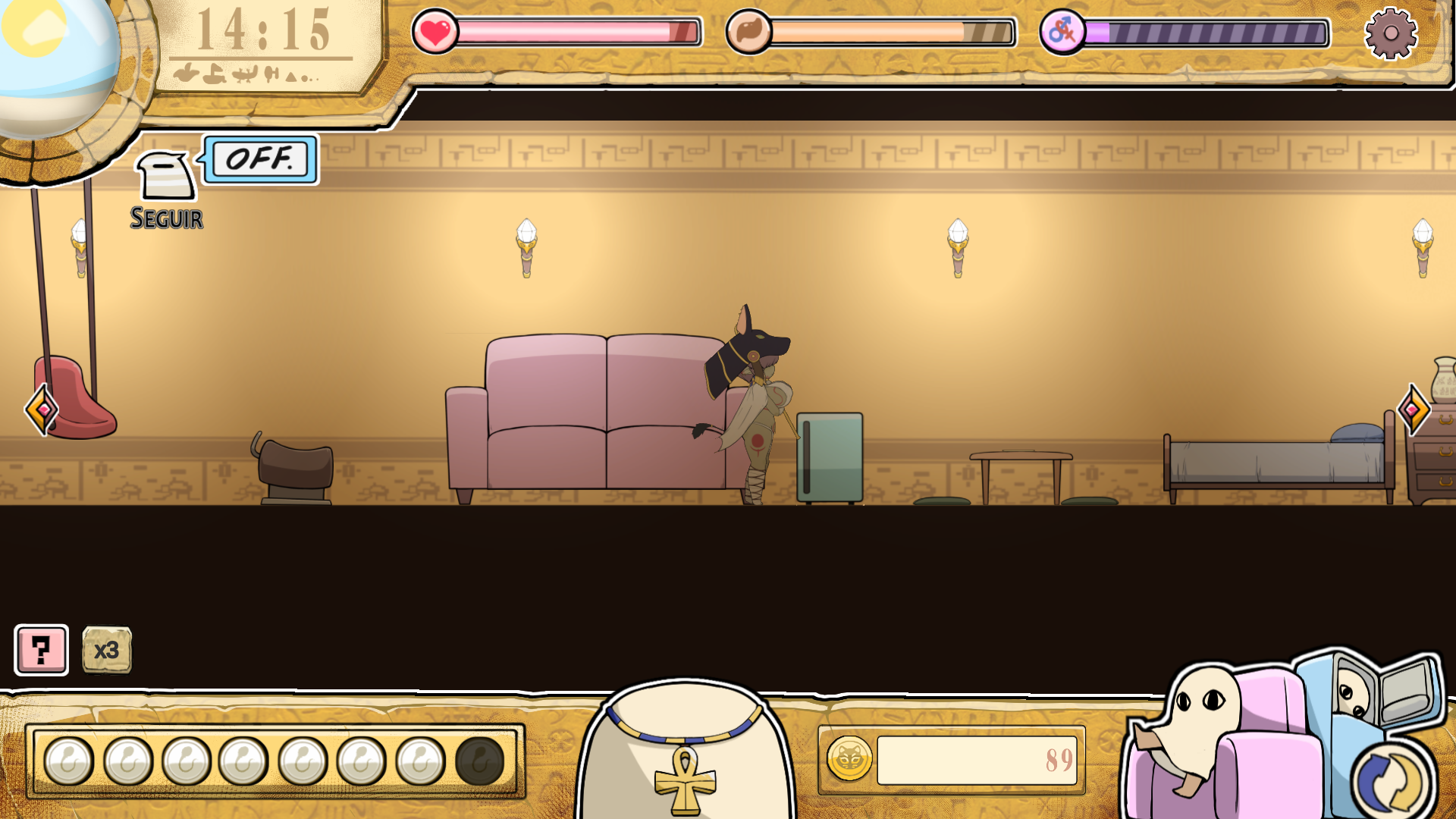Click the gold cat coin icon
The image size is (1456, 819).
click(849, 759)
